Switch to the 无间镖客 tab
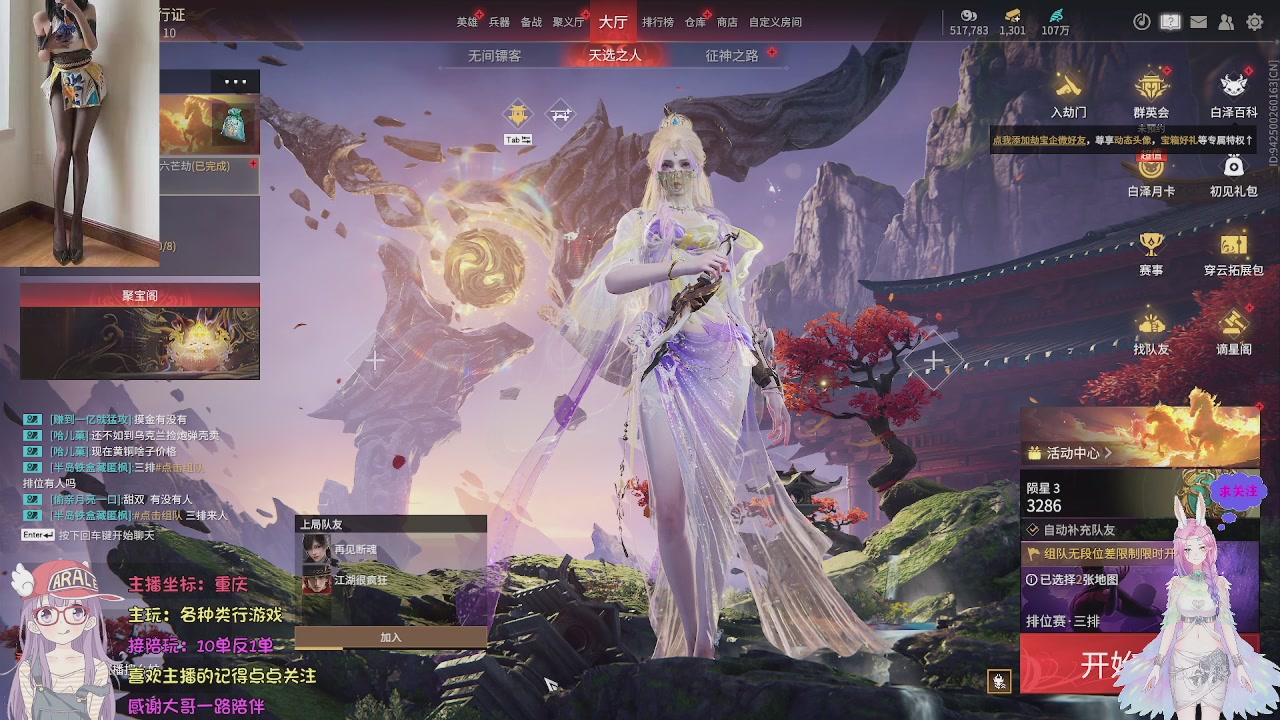This screenshot has height=720, width=1280. 494,56
